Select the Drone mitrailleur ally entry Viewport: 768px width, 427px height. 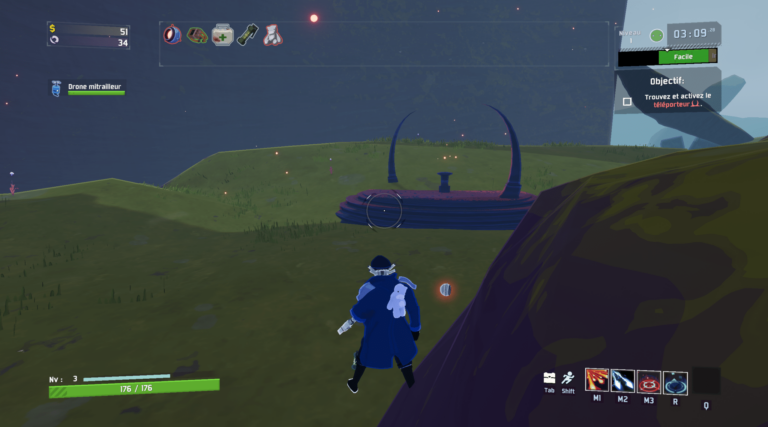pyautogui.click(x=90, y=89)
